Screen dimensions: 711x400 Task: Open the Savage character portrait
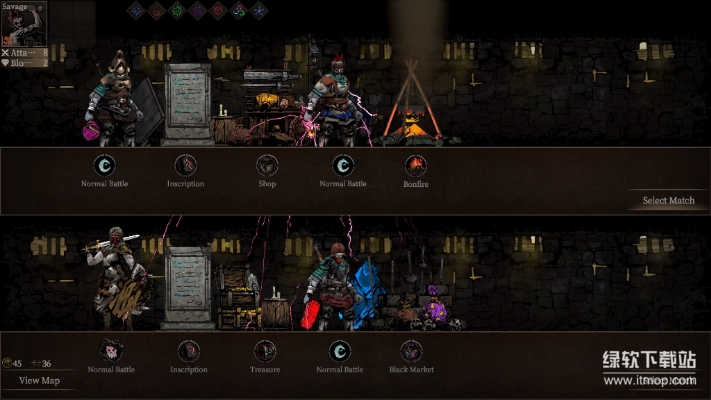click(x=25, y=24)
